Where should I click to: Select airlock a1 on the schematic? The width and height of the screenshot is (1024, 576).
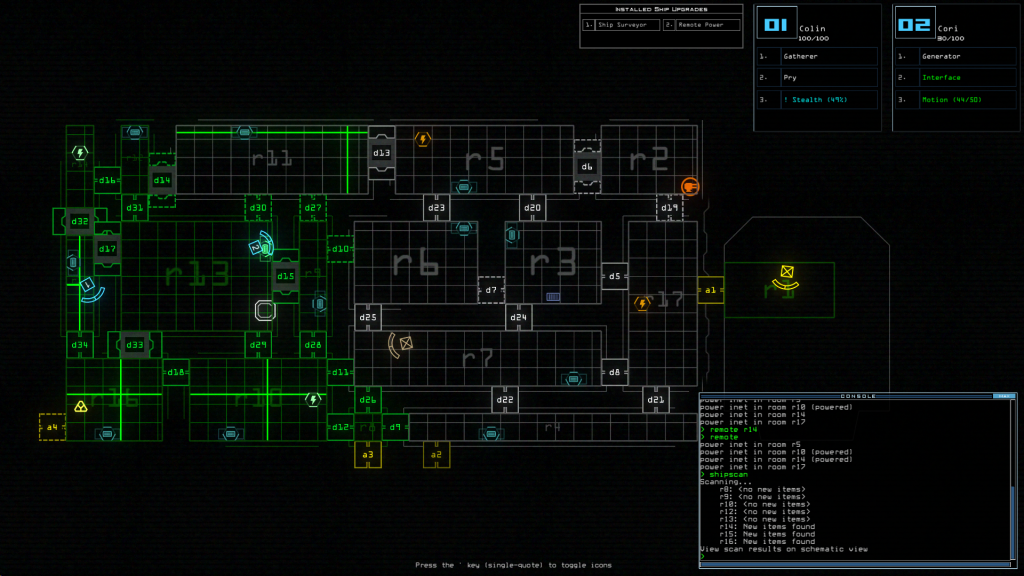tap(711, 291)
